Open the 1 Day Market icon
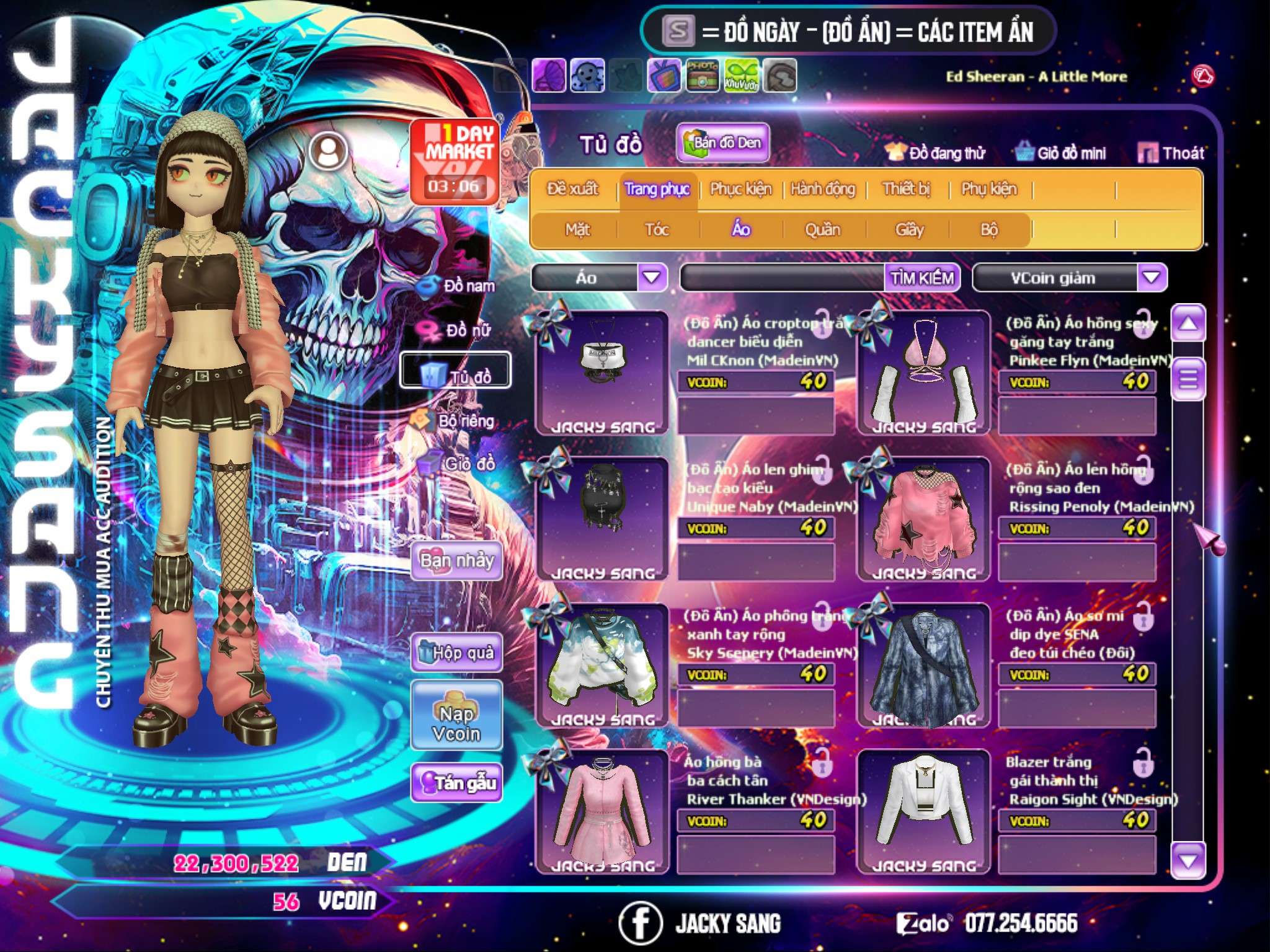Image resolution: width=1270 pixels, height=952 pixels. (x=455, y=161)
